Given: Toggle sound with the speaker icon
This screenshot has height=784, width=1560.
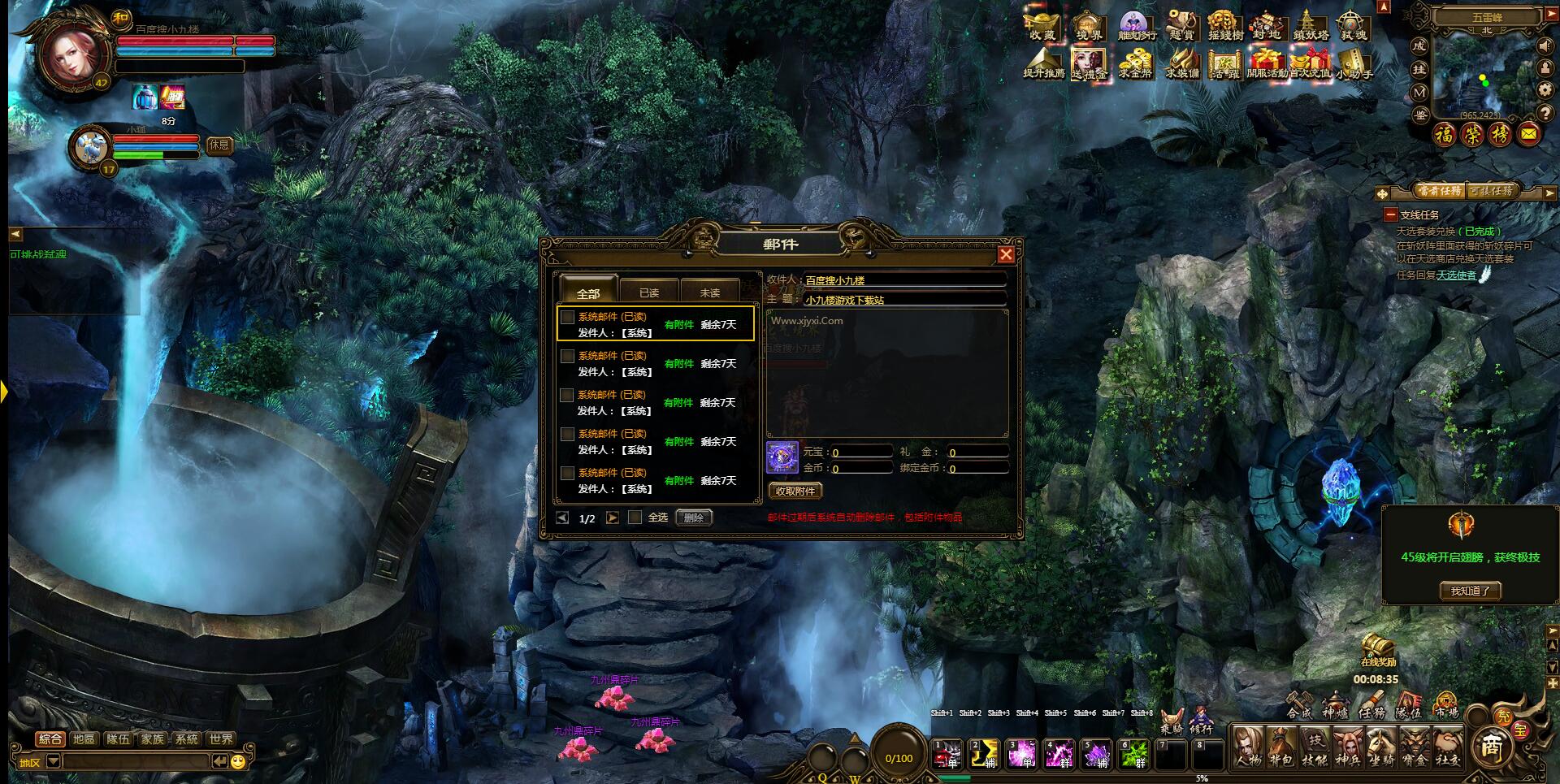Looking at the screenshot, I should pyautogui.click(x=1545, y=46).
